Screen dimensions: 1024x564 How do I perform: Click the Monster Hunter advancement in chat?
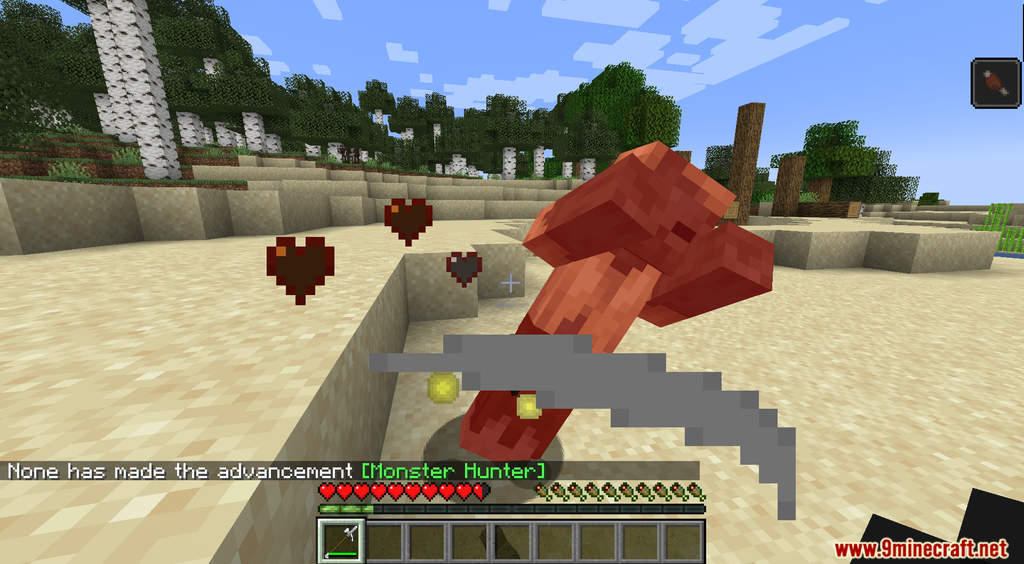point(453,471)
